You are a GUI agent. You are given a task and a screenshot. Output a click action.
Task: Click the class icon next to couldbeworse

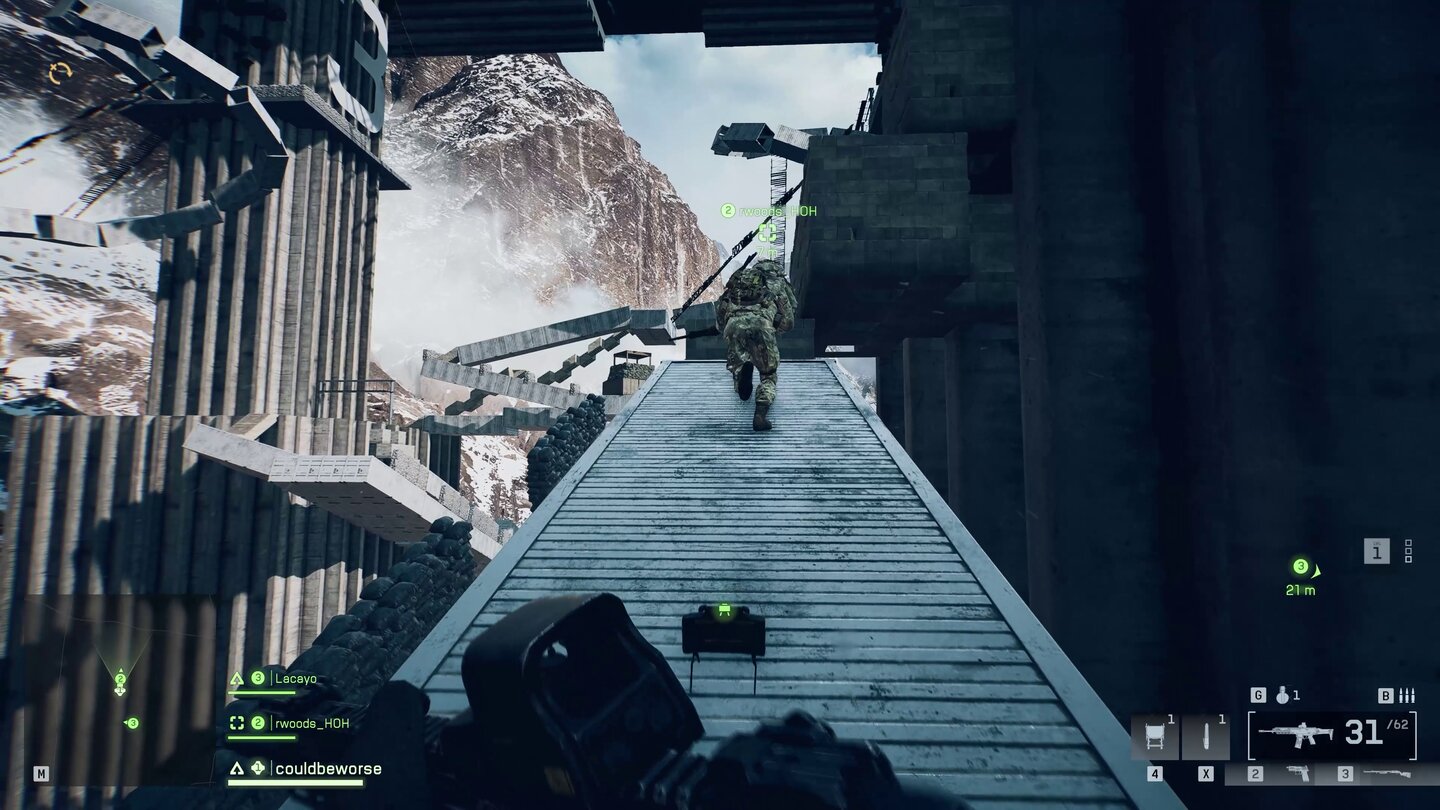coord(237,769)
